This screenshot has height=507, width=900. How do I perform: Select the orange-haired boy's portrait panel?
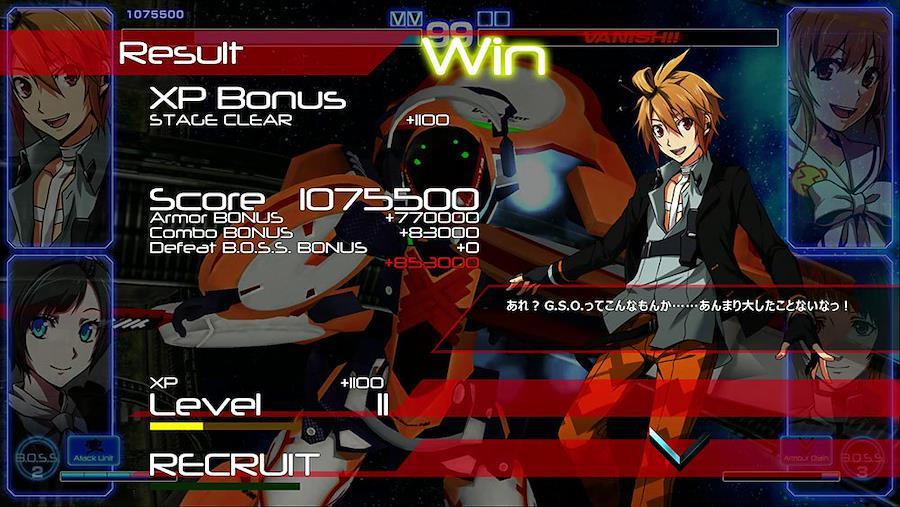[58, 125]
